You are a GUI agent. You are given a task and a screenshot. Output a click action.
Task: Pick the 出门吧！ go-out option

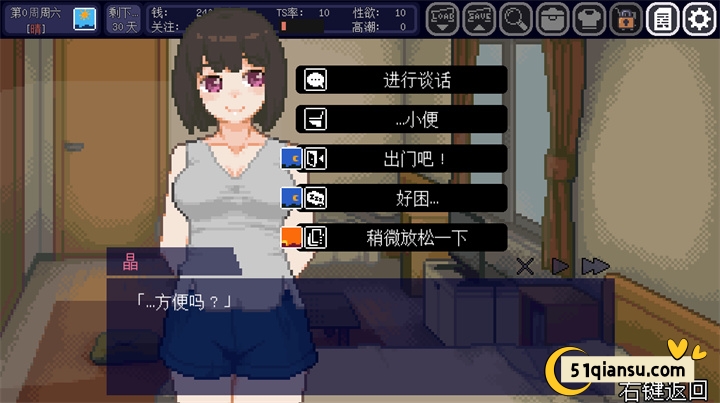402,159
